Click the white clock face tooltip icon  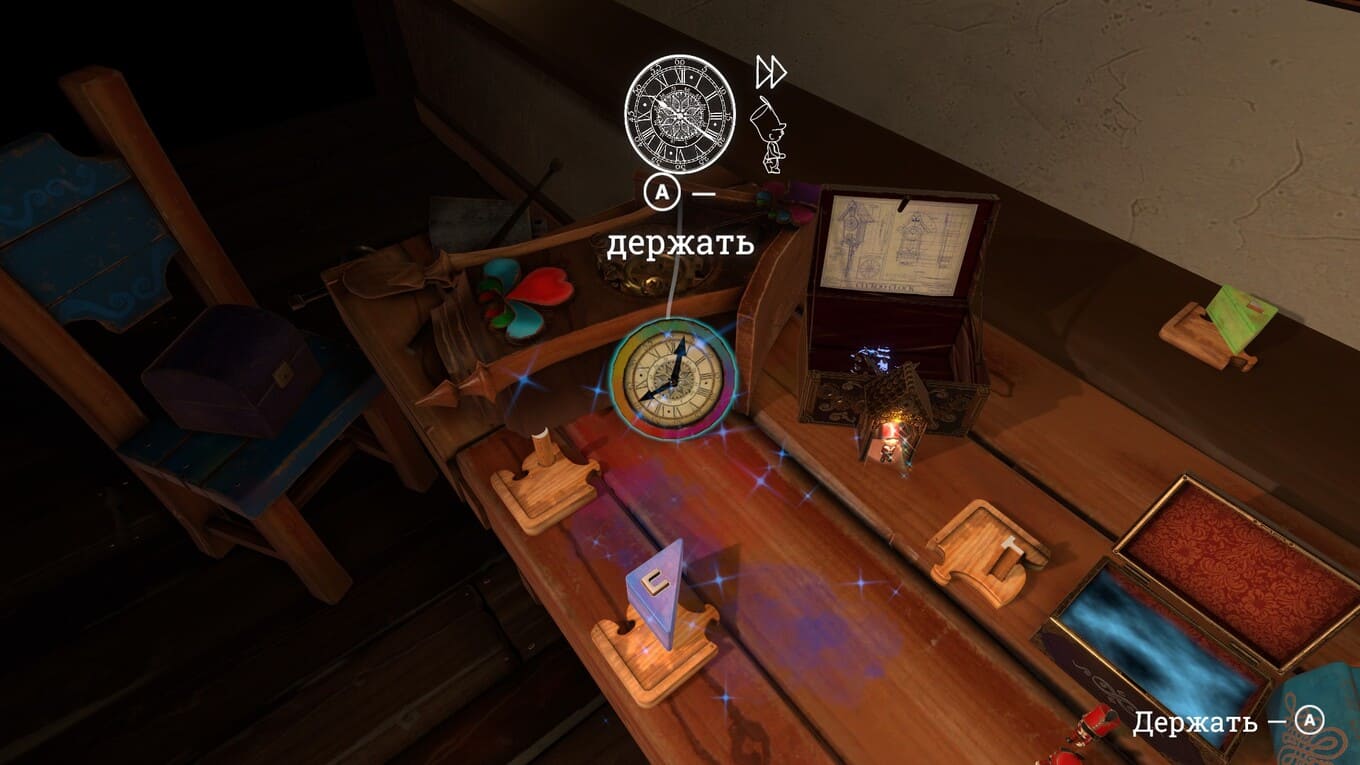(x=680, y=109)
